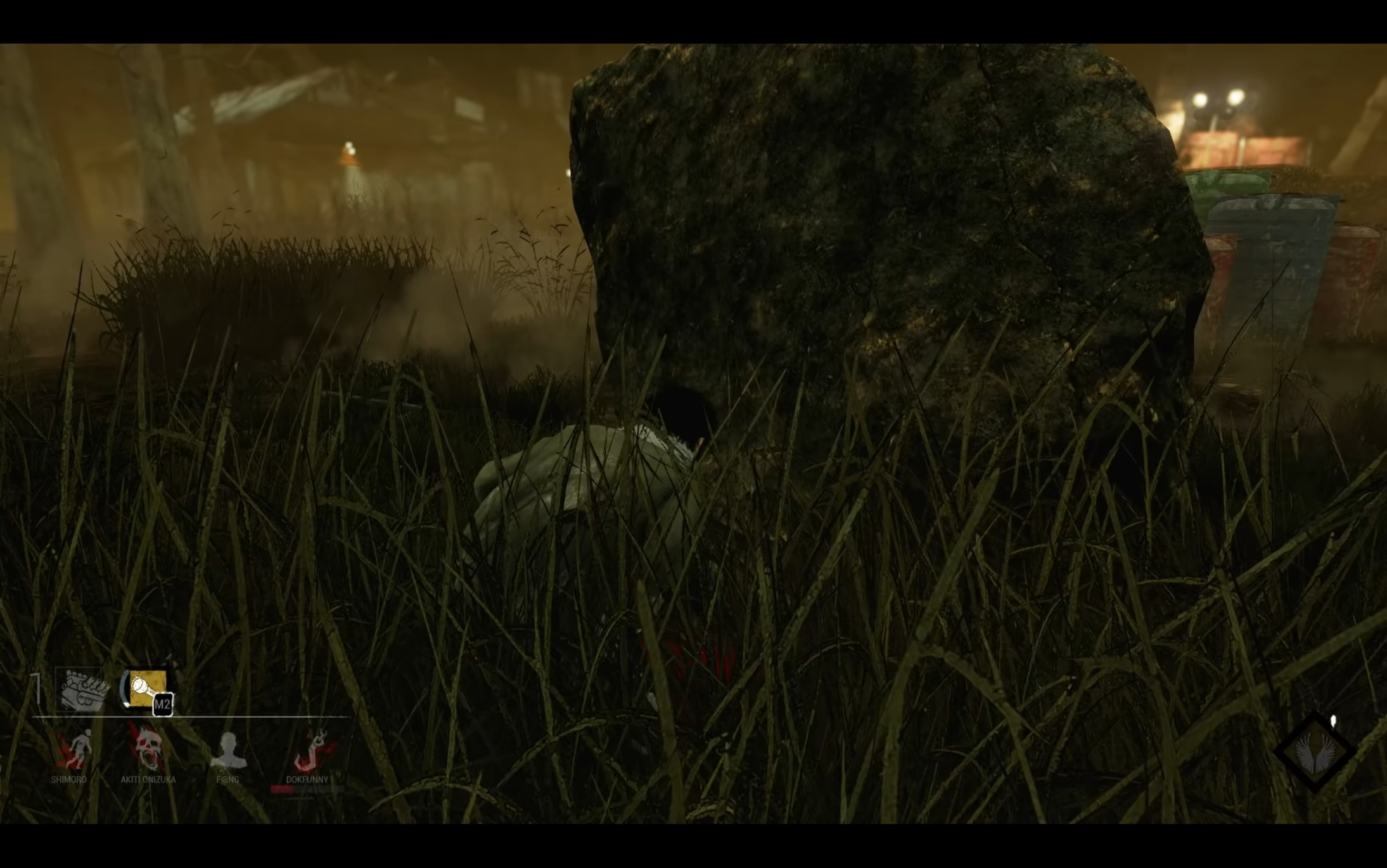Click the F@NG player name
This screenshot has height=868, width=1387.
point(228,779)
